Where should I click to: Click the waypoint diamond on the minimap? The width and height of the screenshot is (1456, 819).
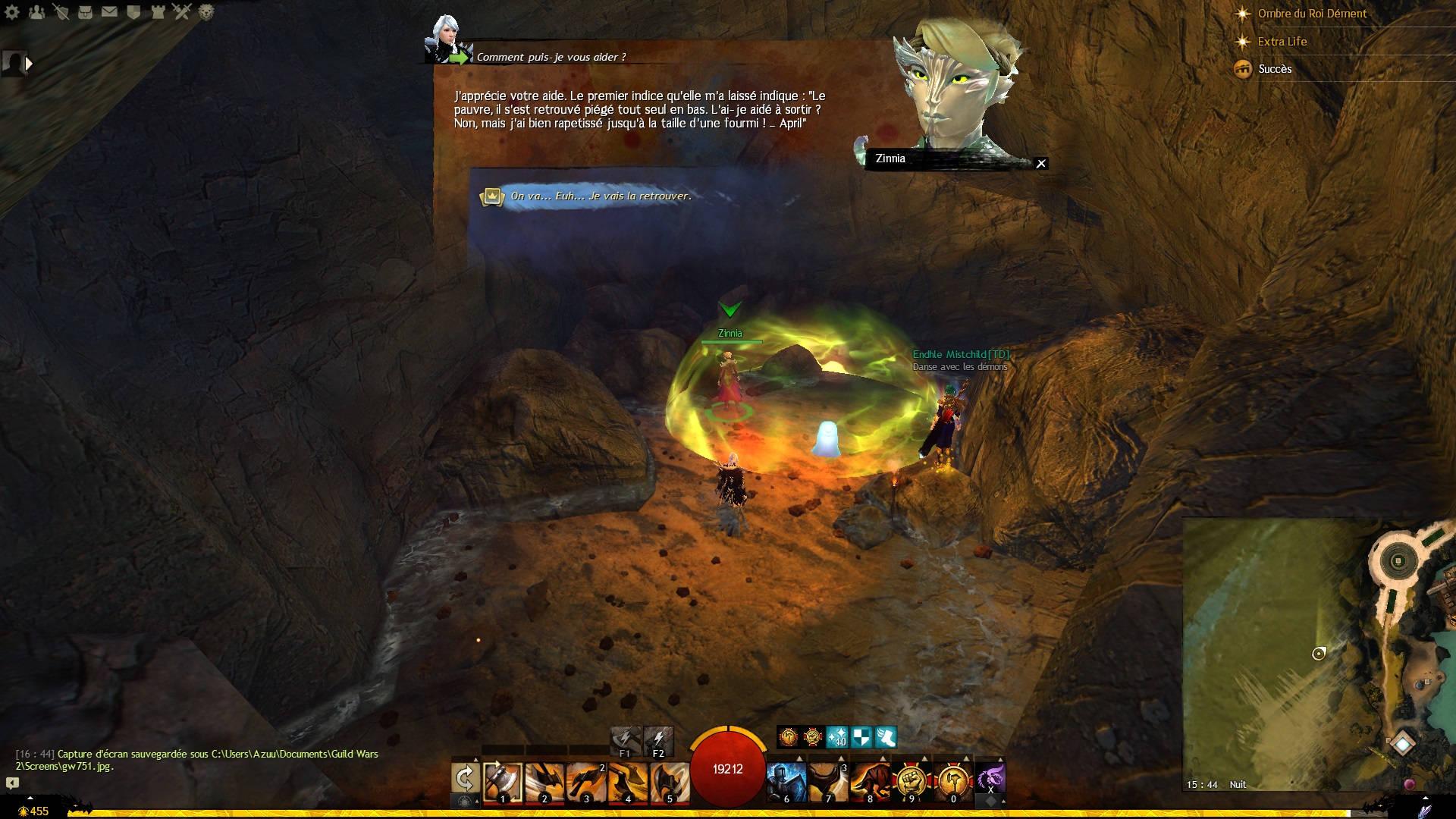click(x=1403, y=744)
